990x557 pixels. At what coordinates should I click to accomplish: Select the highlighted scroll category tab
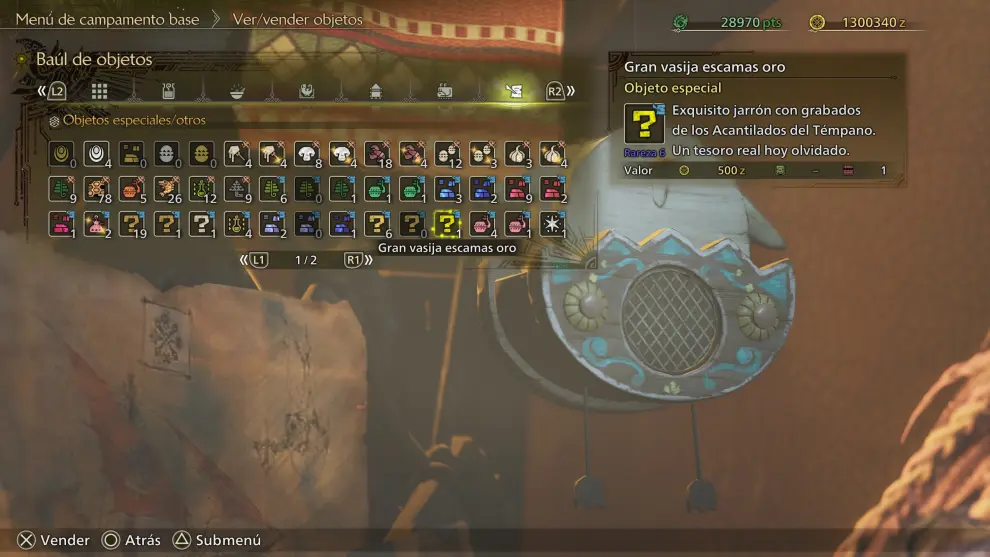pos(514,91)
